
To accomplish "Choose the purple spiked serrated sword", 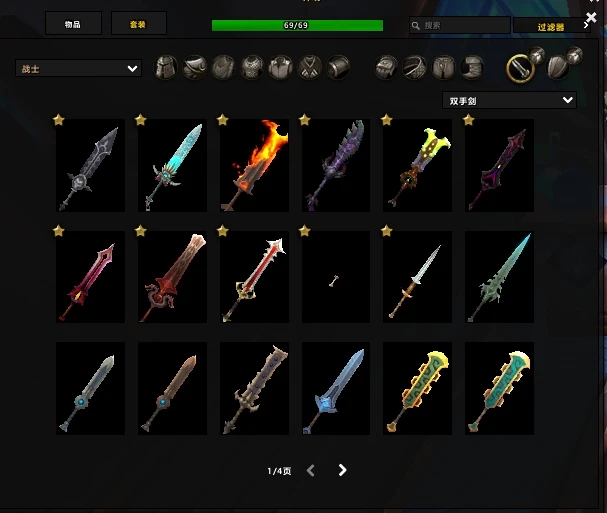I will pyautogui.click(x=336, y=165).
